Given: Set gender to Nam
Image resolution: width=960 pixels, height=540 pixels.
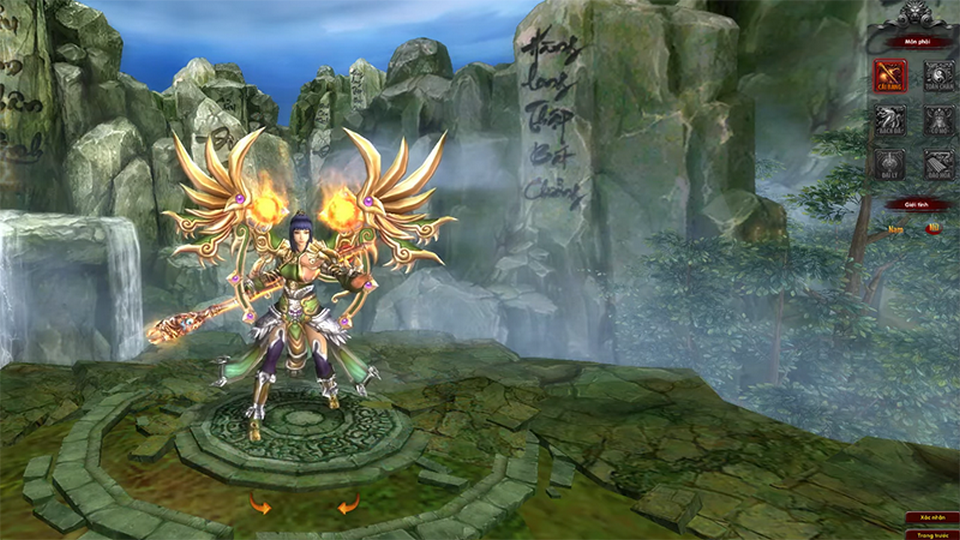Looking at the screenshot, I should [x=894, y=229].
